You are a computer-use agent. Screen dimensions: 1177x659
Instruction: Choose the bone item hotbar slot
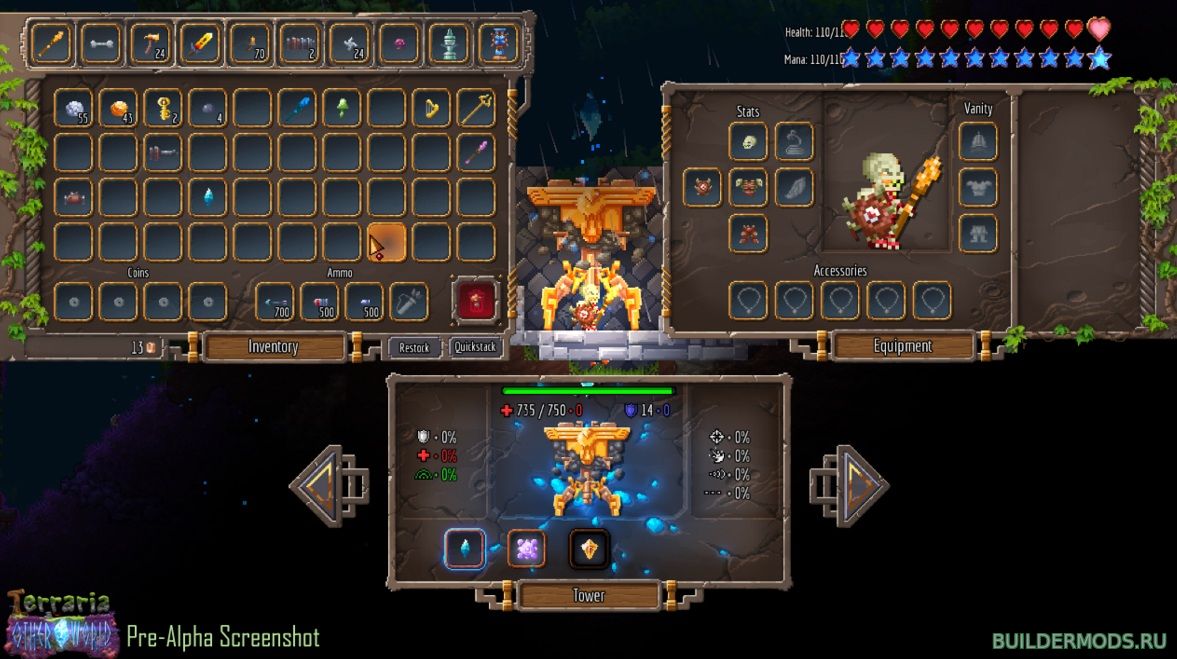coord(101,43)
